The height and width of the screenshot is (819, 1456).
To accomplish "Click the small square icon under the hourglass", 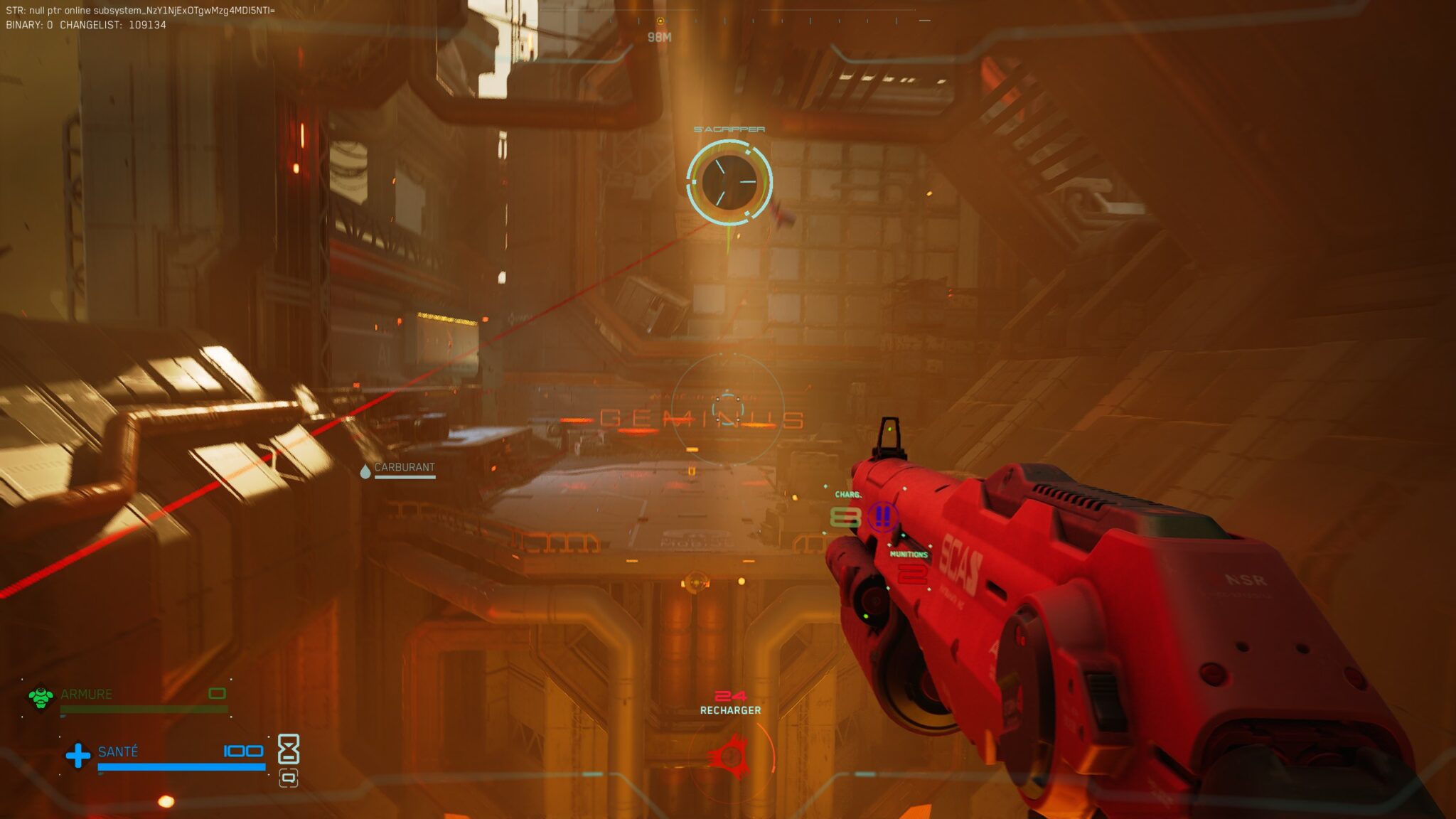I will [288, 778].
